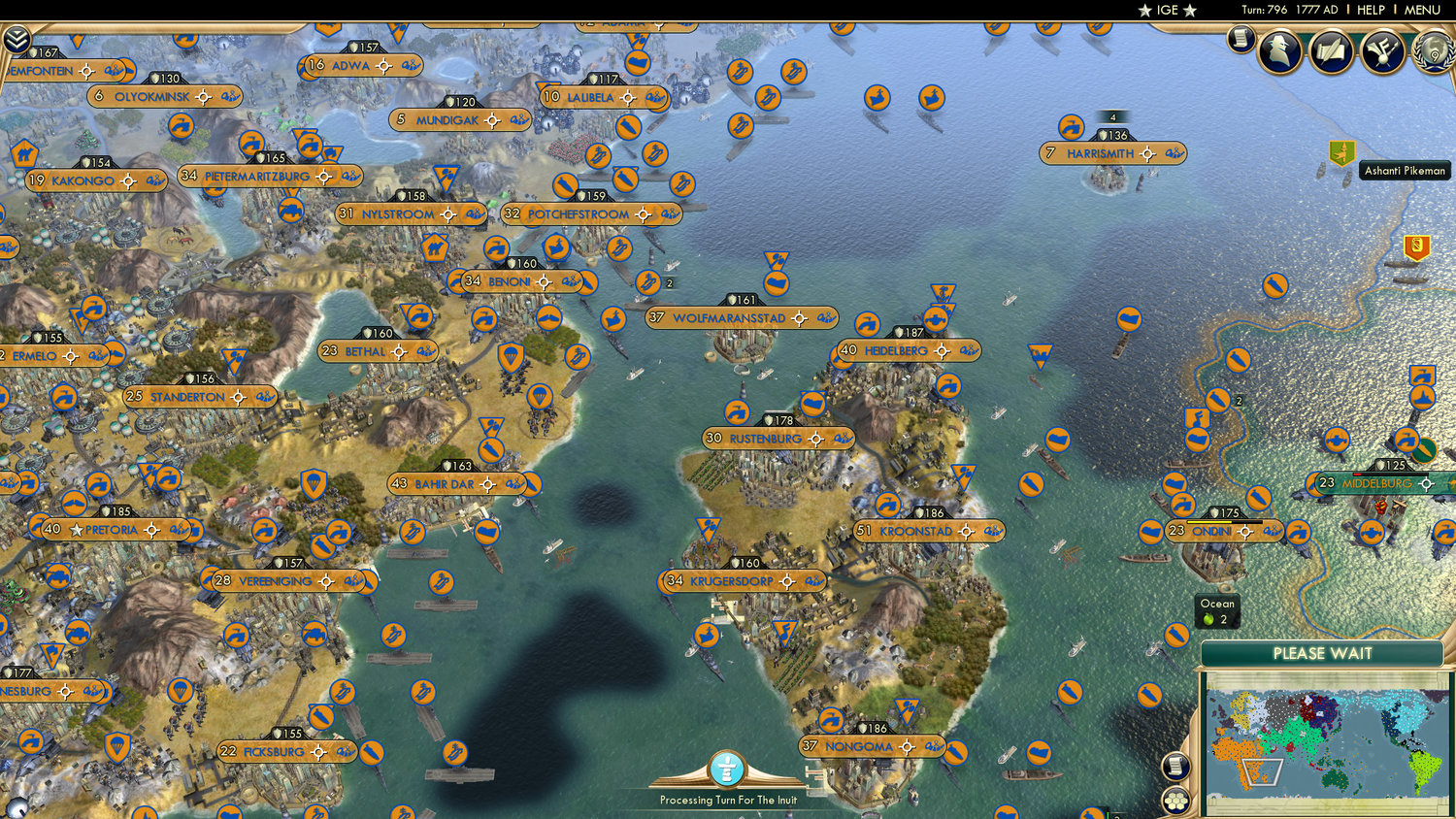Viewport: 1456px width, 819px height.
Task: Click the PLEASE WAIT turn button
Action: pos(1324,655)
